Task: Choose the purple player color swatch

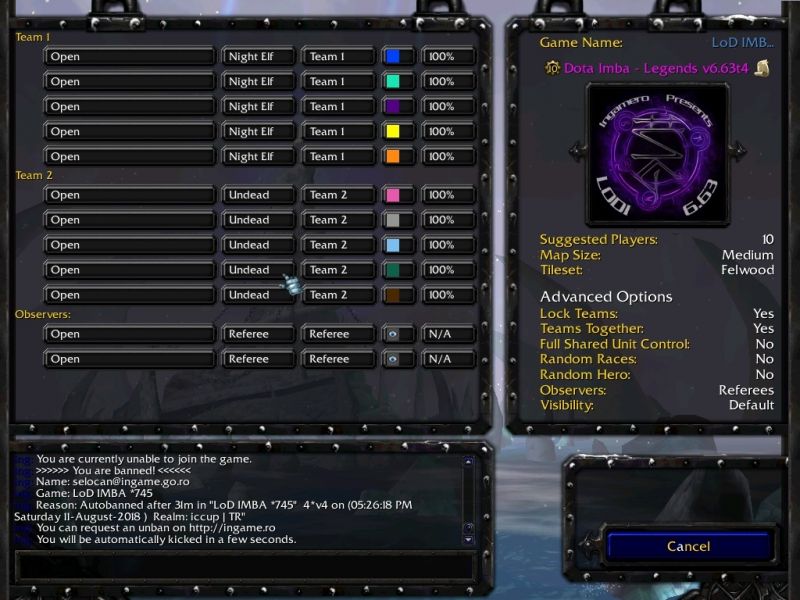Action: (397, 107)
